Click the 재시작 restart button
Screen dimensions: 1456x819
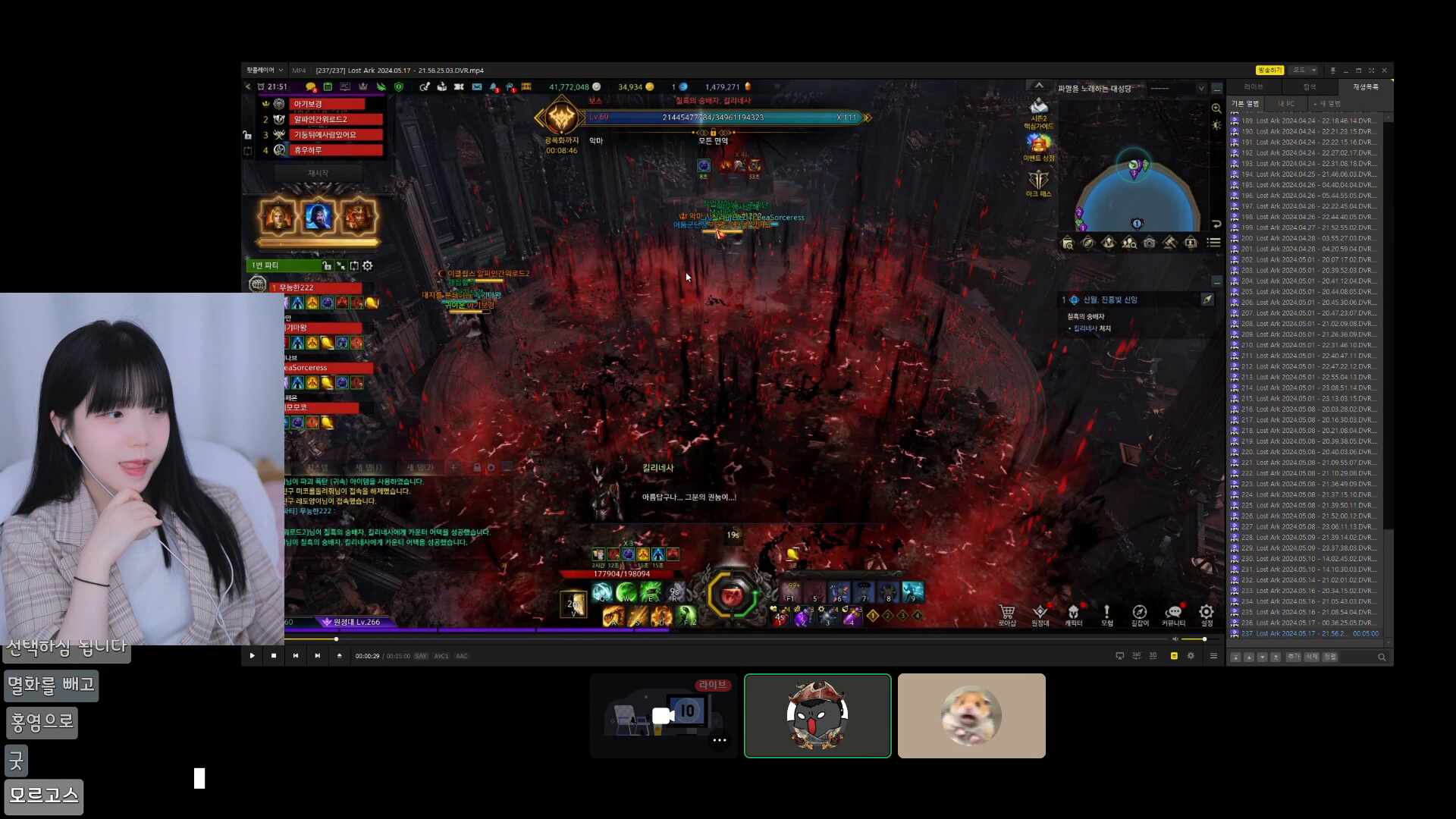pyautogui.click(x=318, y=174)
